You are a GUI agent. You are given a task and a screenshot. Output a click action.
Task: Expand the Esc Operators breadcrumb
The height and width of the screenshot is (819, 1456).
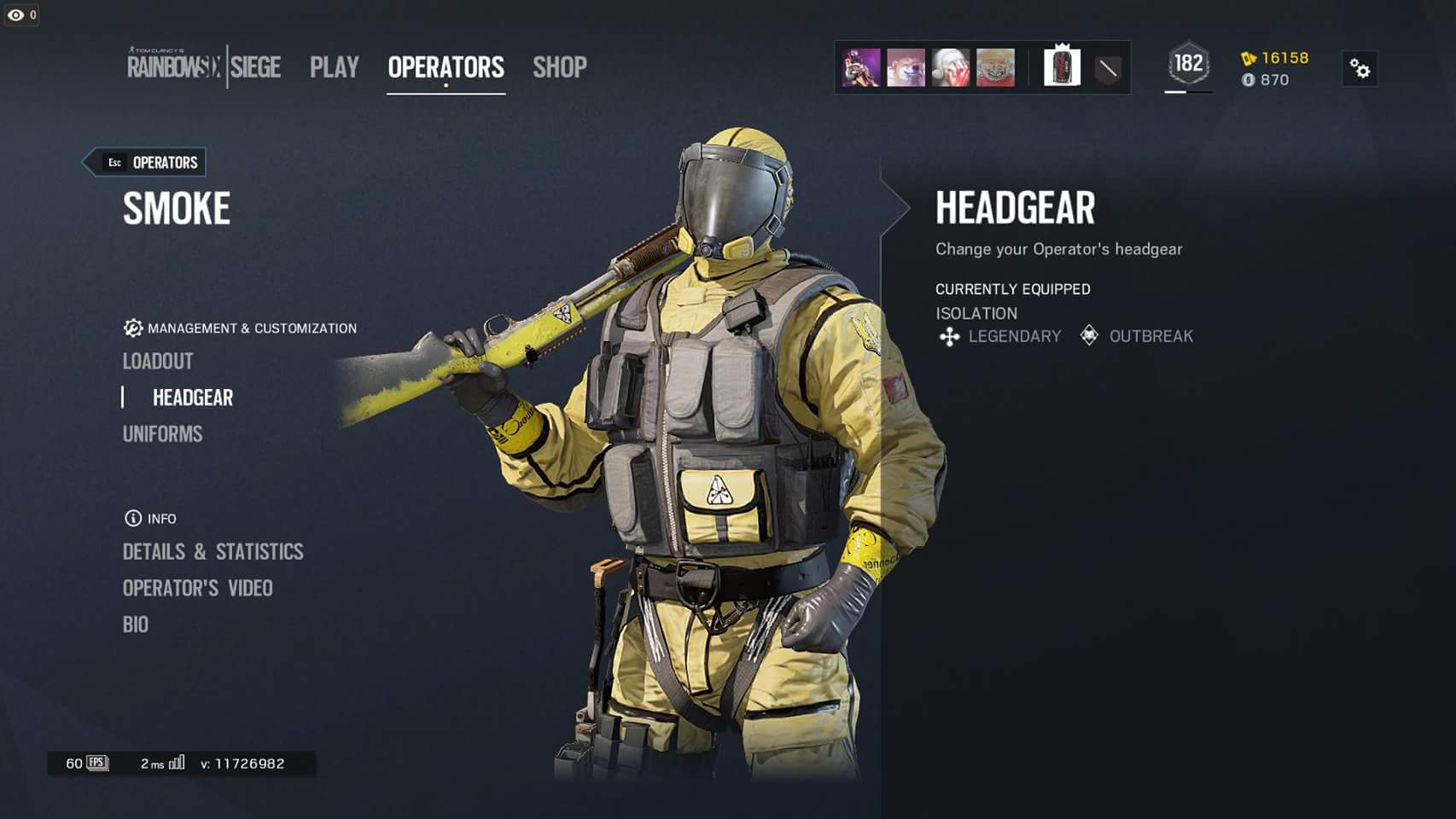pos(143,162)
